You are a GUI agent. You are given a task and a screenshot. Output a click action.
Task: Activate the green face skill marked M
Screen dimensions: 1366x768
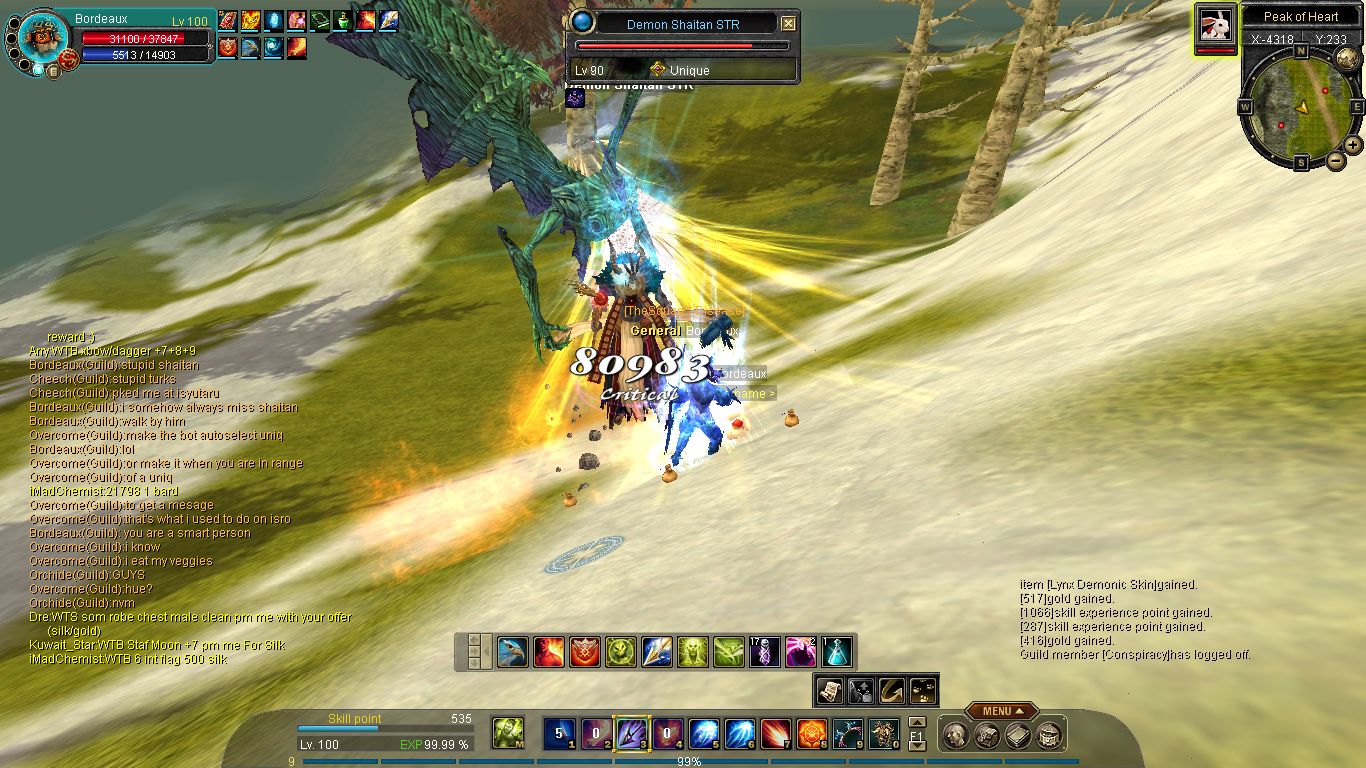click(509, 733)
